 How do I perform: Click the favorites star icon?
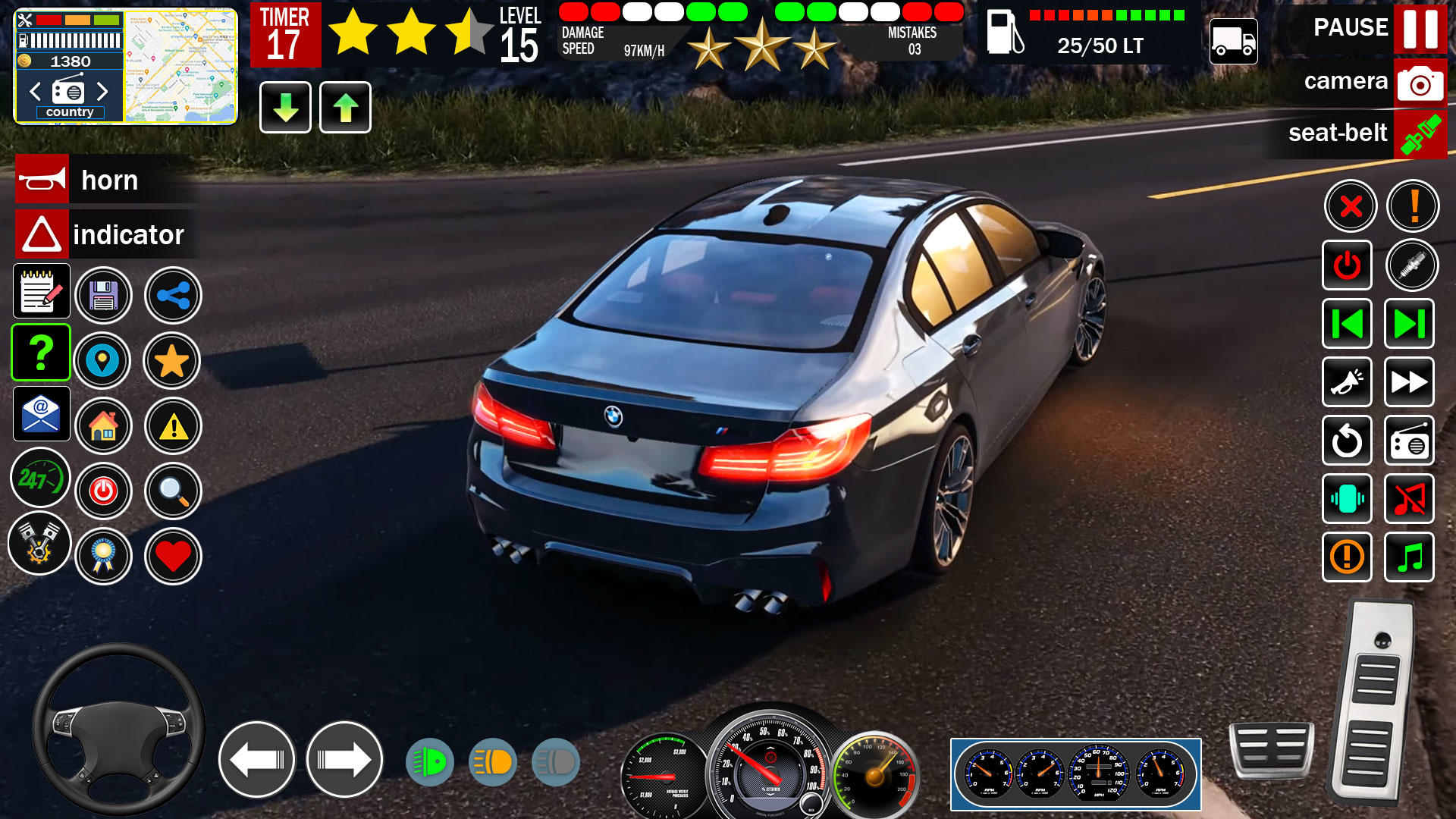coord(173,361)
